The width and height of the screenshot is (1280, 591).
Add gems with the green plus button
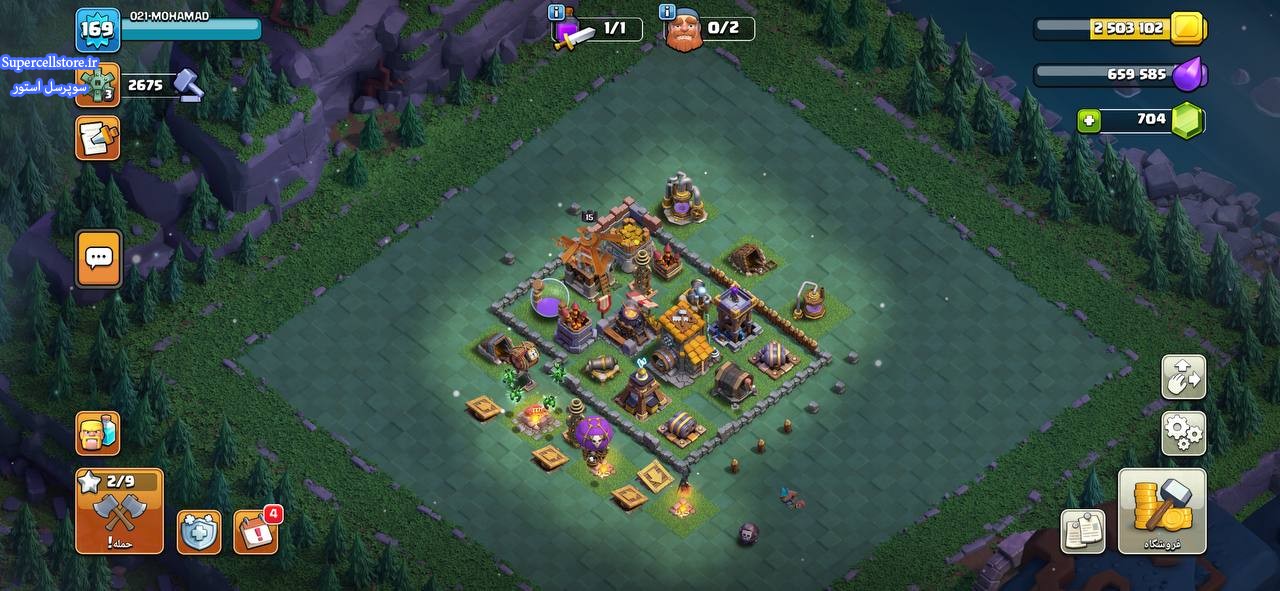point(1089,121)
